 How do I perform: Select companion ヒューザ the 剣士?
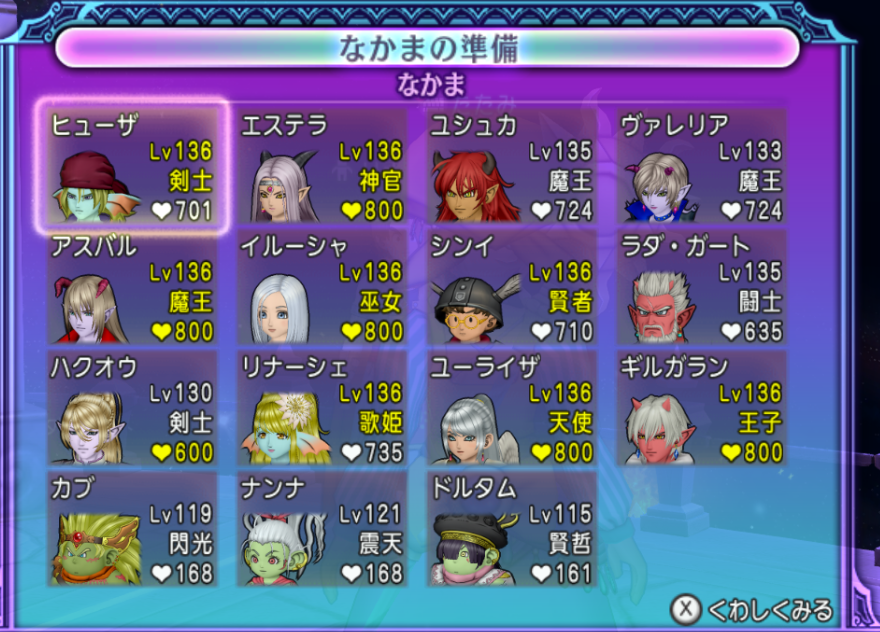click(132, 166)
